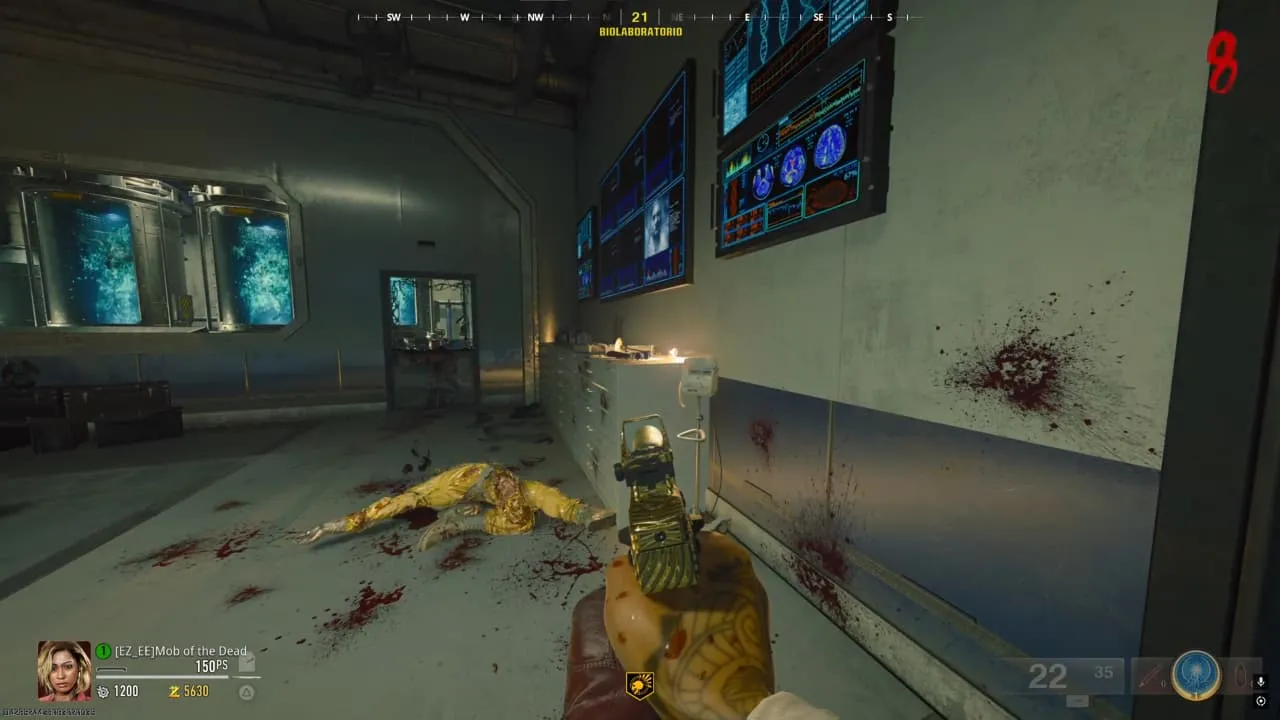Select the red tactical equipment slot
This screenshot has height=720, width=1280.
(1149, 675)
